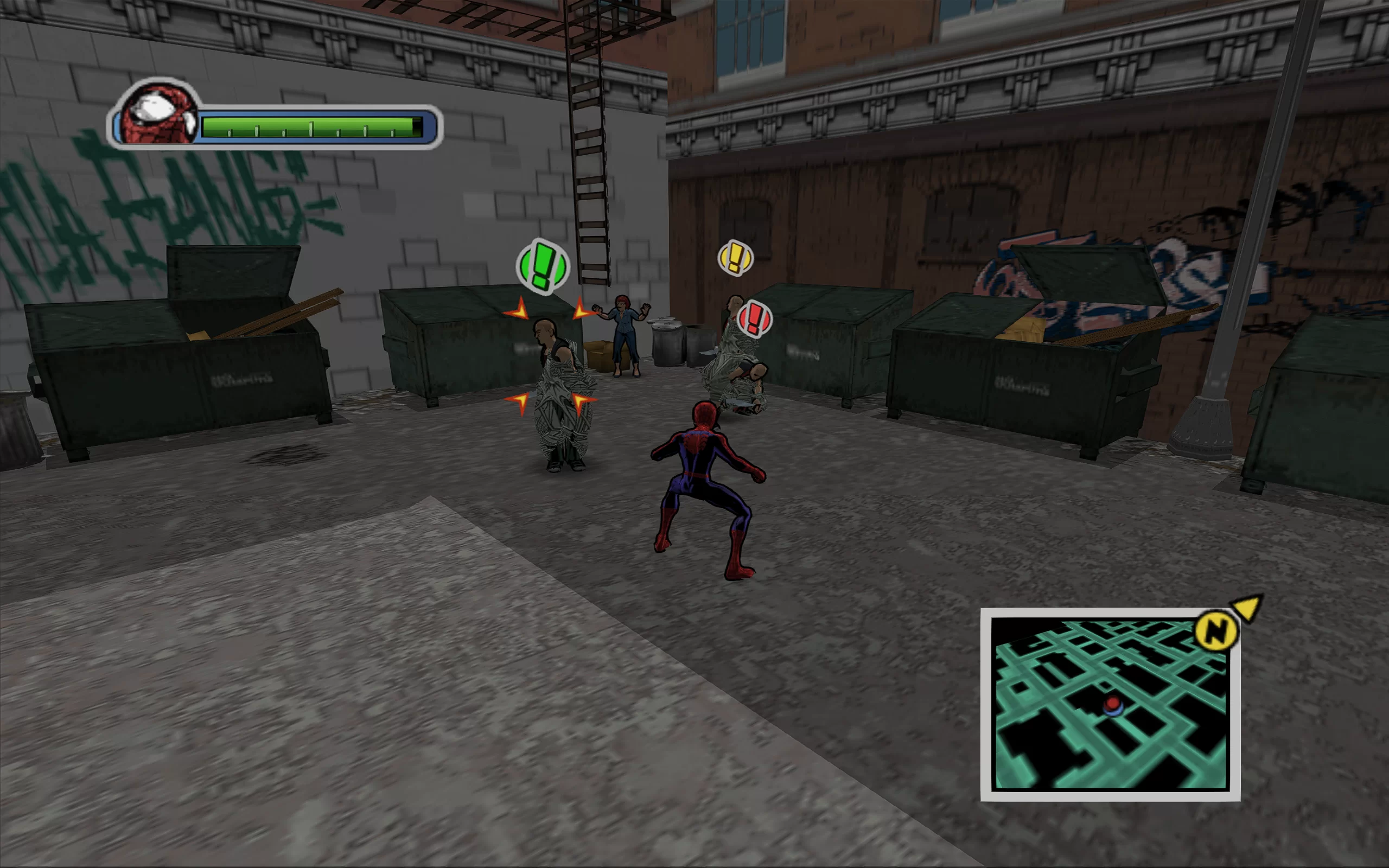The height and width of the screenshot is (868, 1389).
Task: Click the red exclamation danger marker
Action: coord(754,318)
